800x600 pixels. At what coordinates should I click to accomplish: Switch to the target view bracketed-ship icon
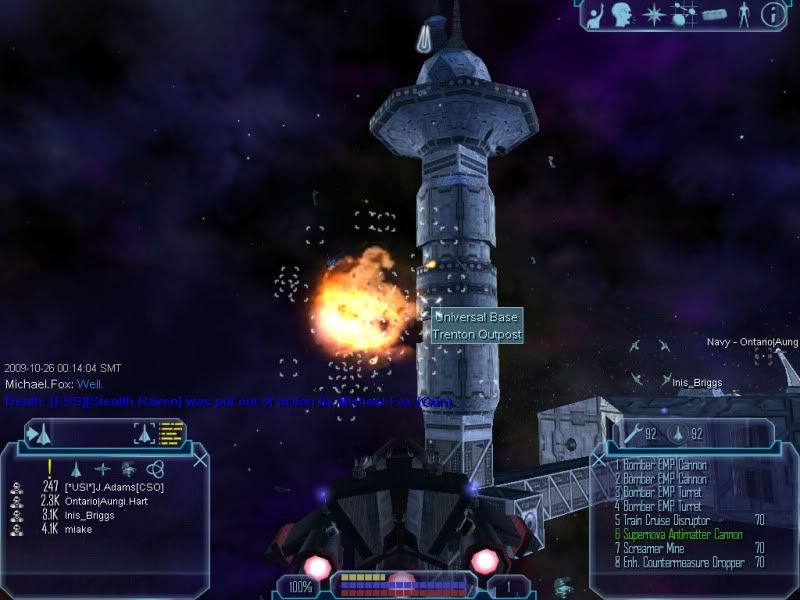(x=145, y=433)
